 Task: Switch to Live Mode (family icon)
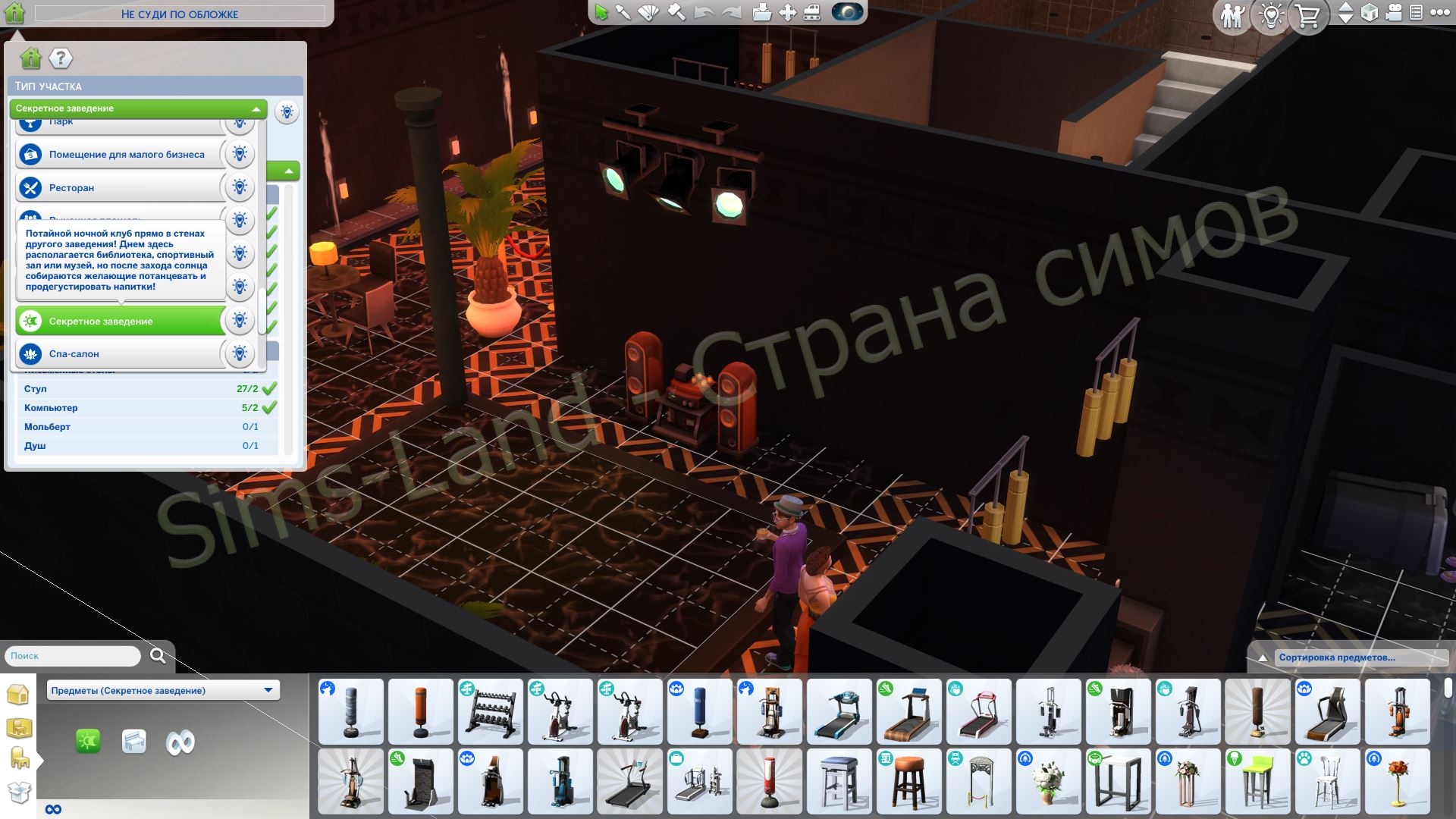(1232, 13)
